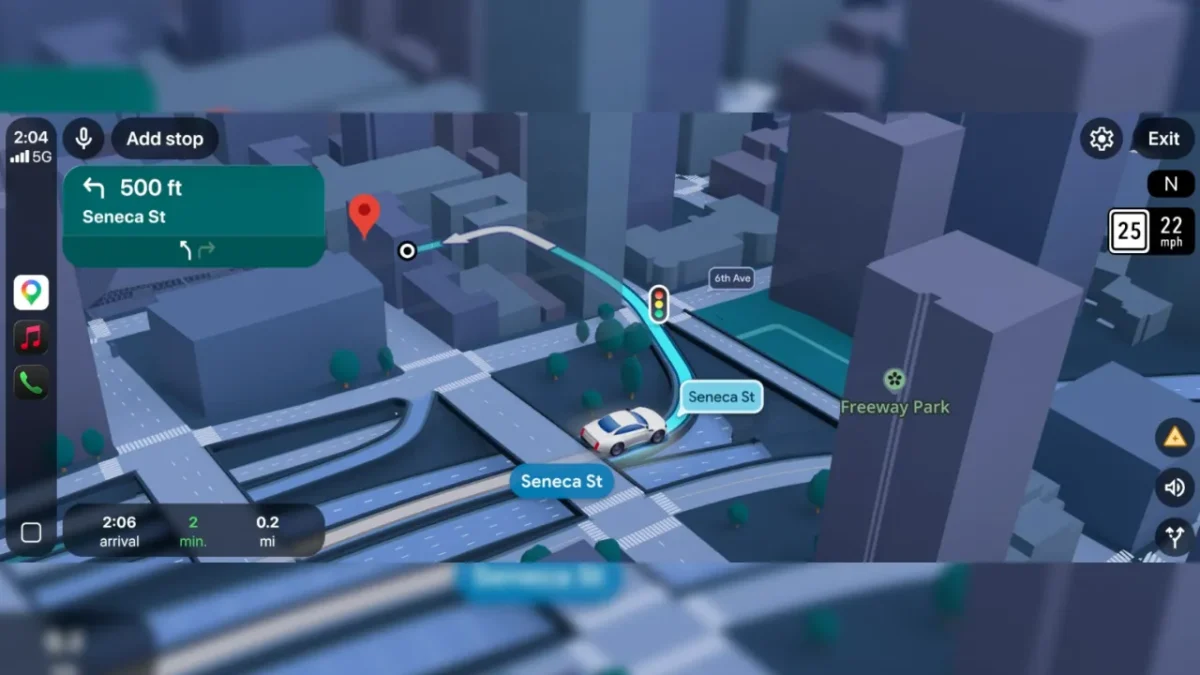Open the Google Maps app icon
The height and width of the screenshot is (675, 1200).
tap(31, 293)
